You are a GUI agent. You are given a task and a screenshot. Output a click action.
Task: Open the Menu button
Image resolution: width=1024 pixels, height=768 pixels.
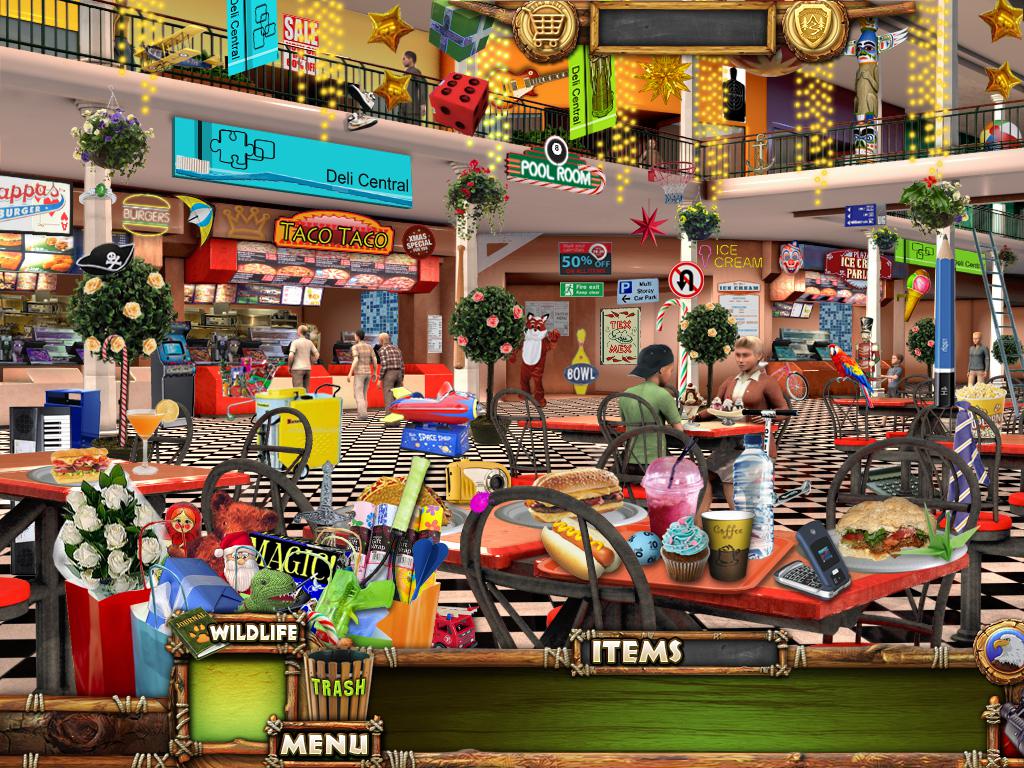point(324,743)
